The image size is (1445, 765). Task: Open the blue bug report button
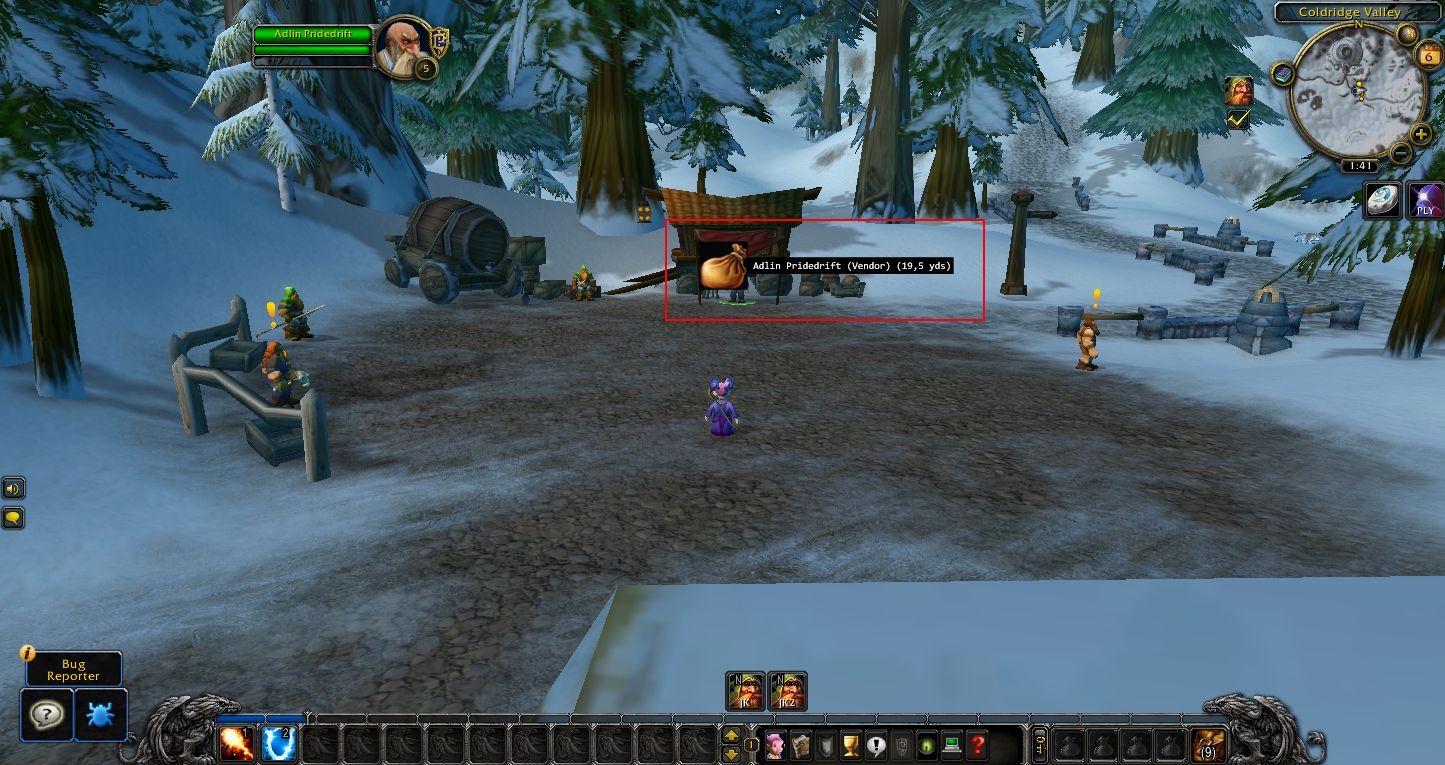(101, 714)
